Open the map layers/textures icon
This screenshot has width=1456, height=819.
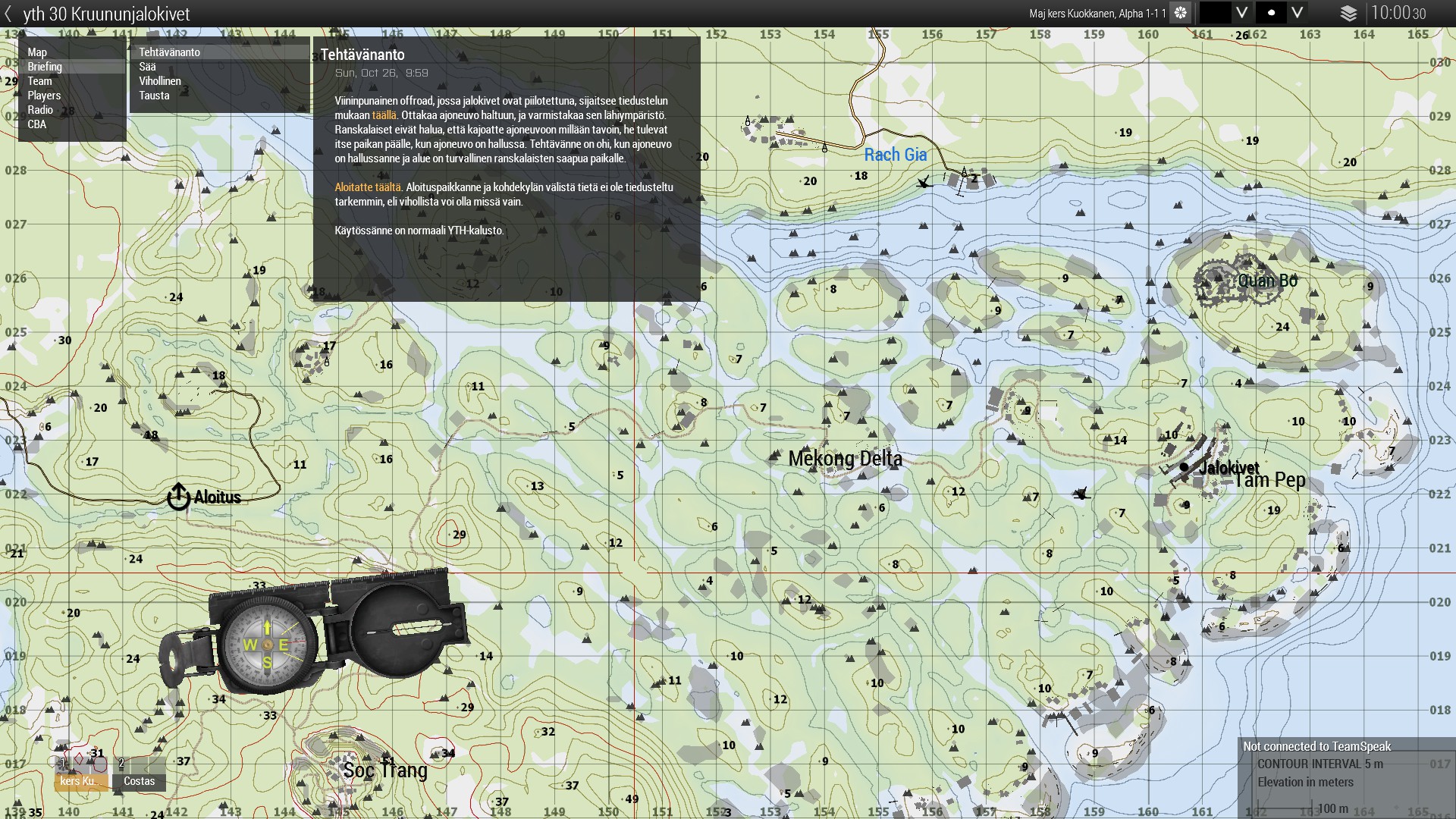click(1348, 14)
